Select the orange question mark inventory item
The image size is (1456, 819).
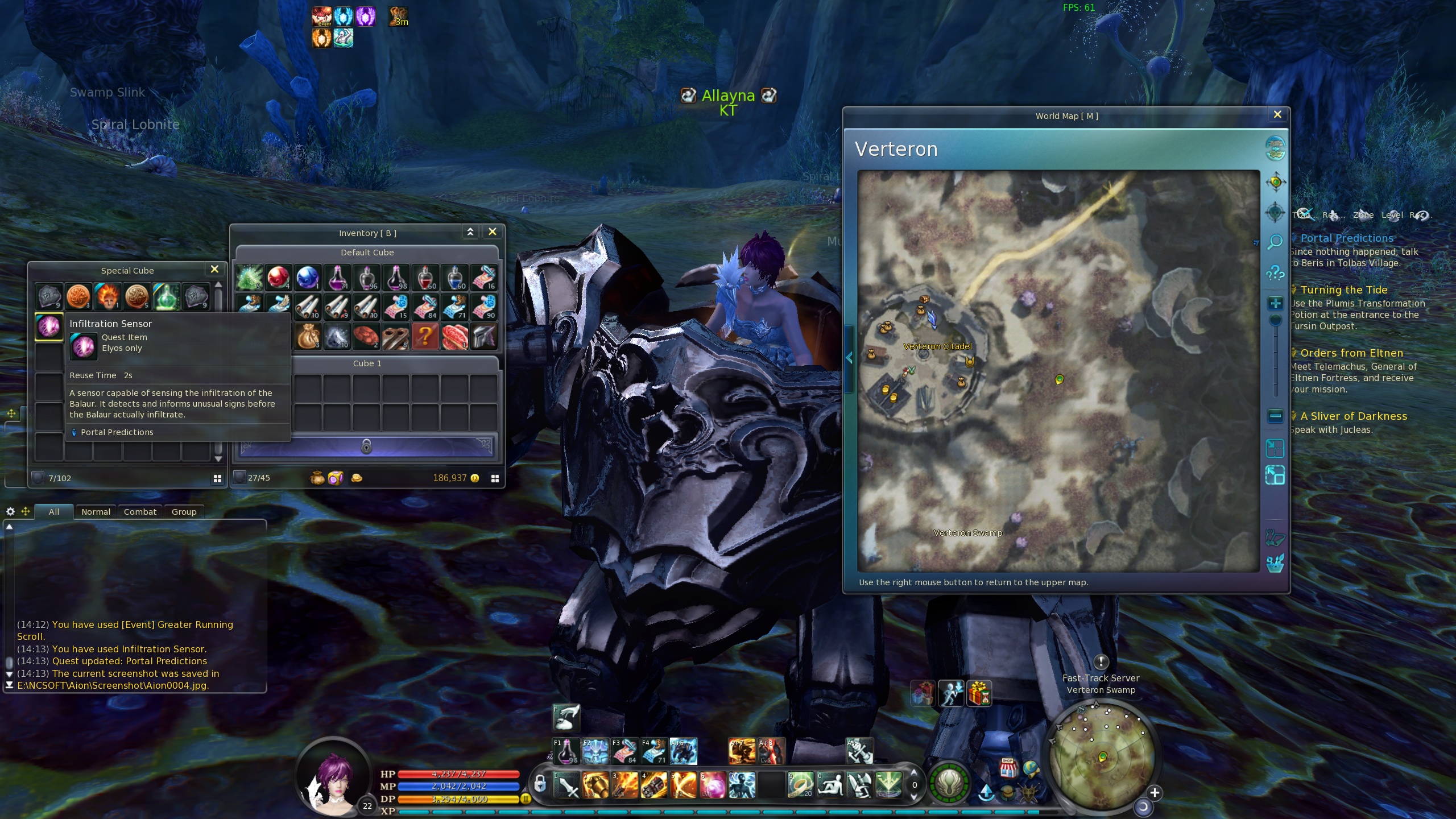click(x=425, y=336)
